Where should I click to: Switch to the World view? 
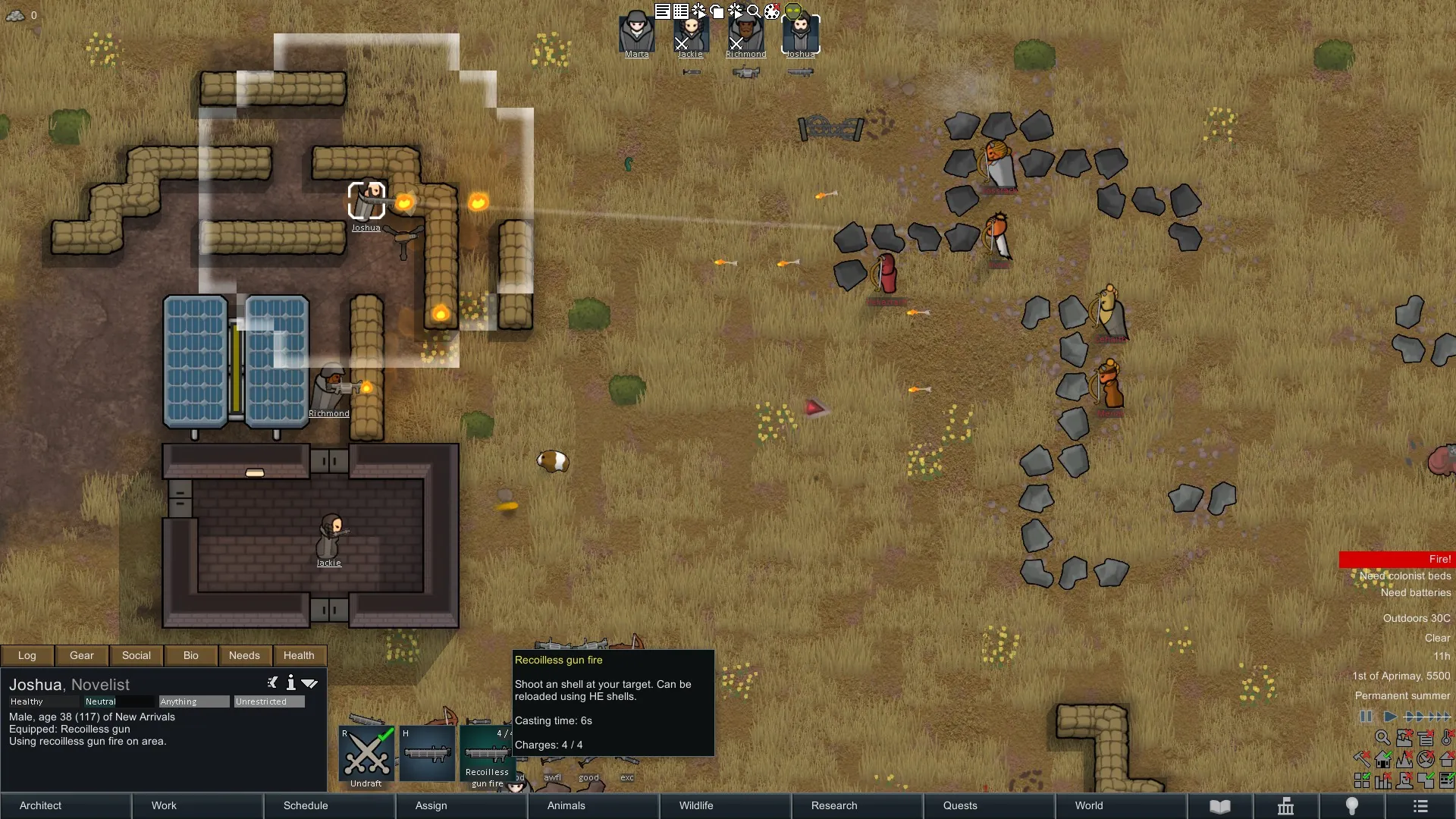(1089, 805)
